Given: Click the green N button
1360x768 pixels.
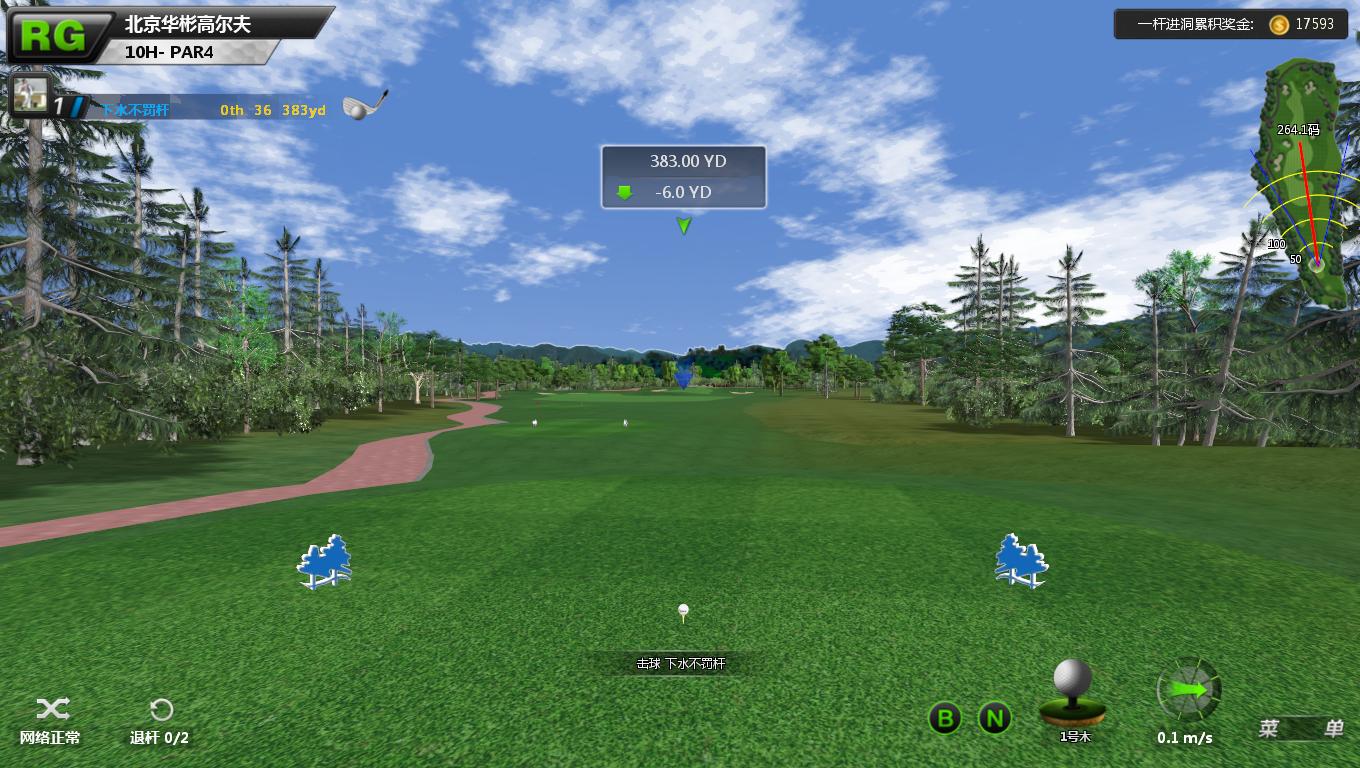Looking at the screenshot, I should 994,718.
